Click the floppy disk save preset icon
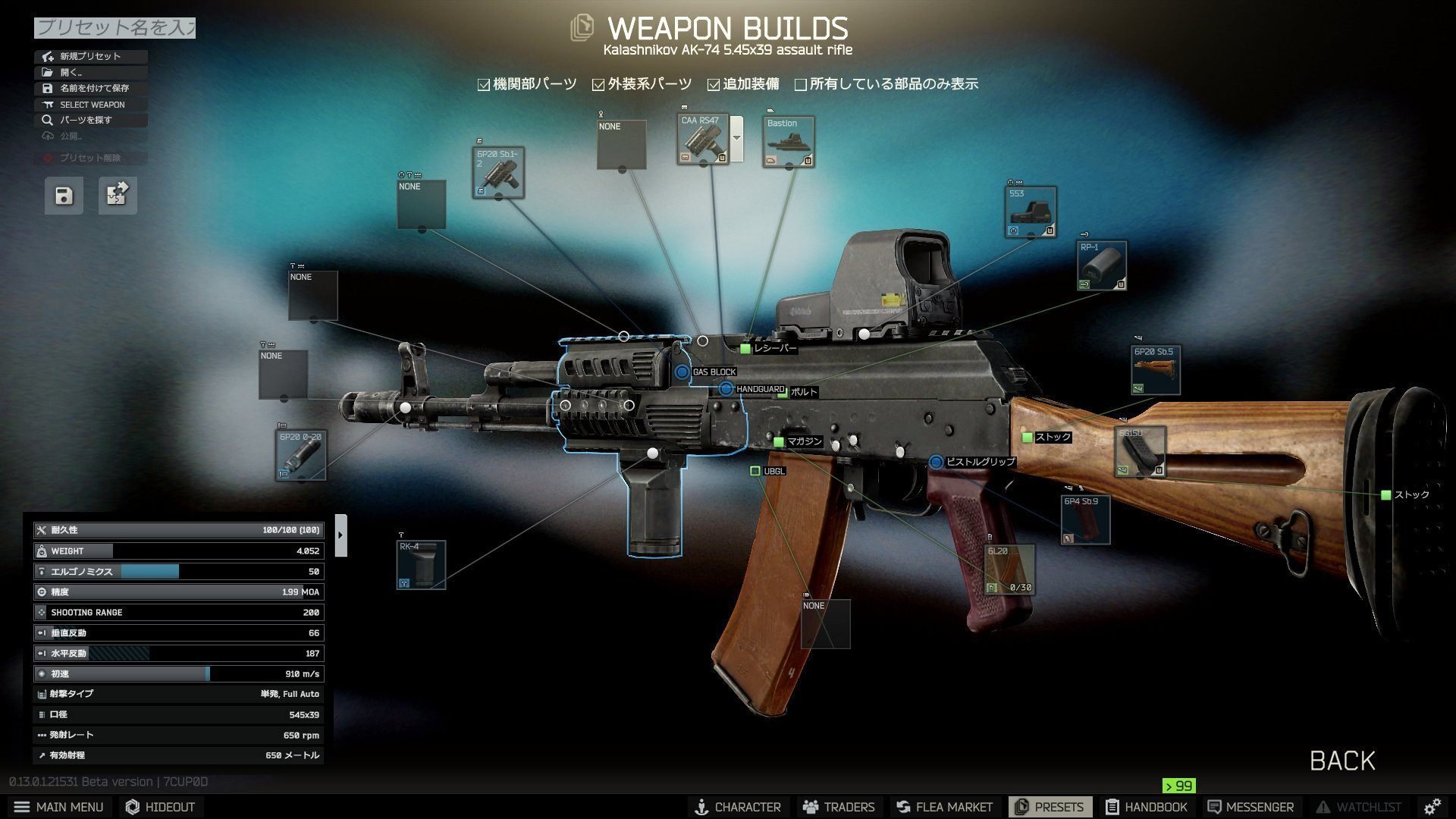 pos(64,195)
